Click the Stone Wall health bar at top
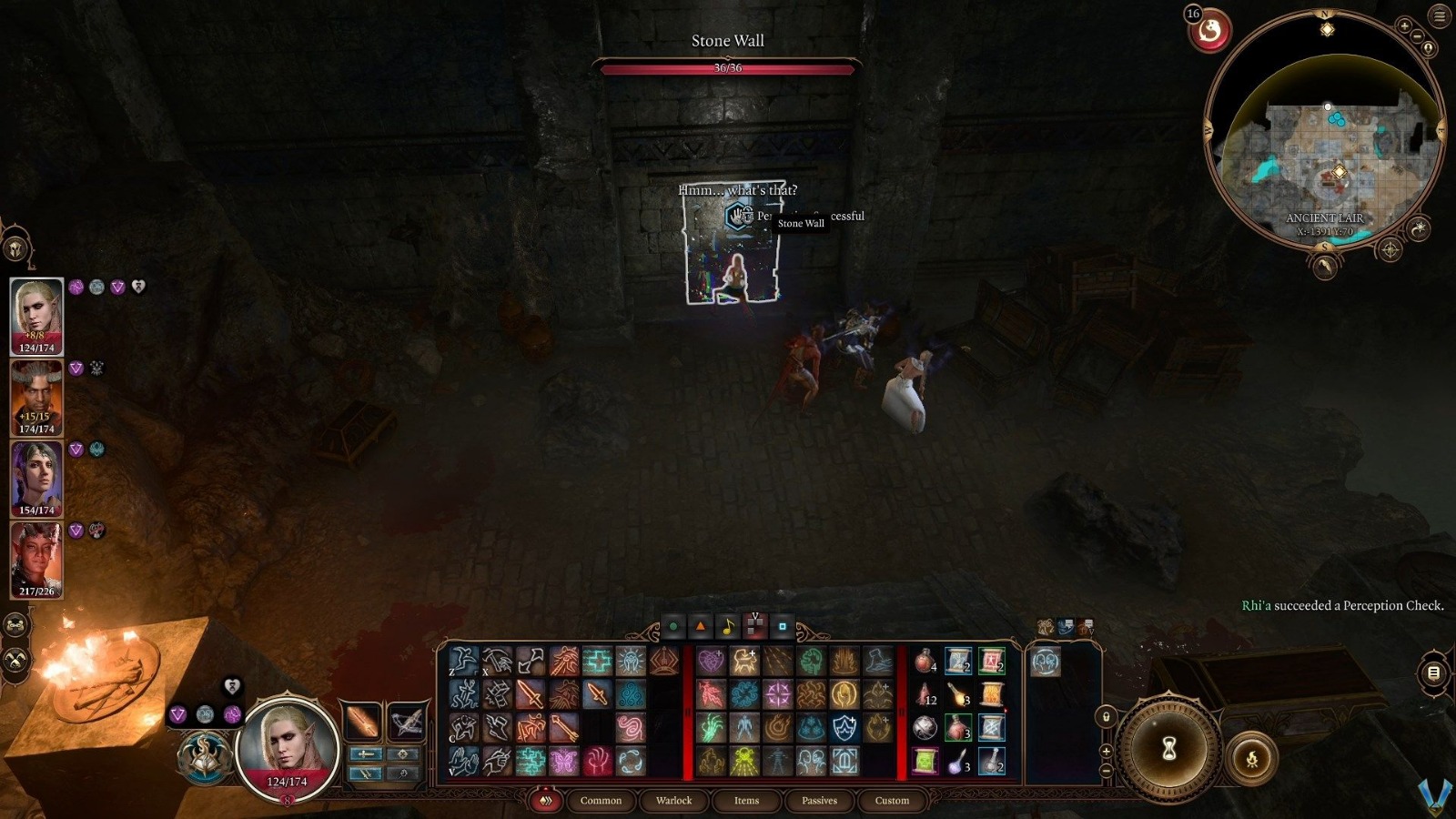The height and width of the screenshot is (819, 1456). 727,66
